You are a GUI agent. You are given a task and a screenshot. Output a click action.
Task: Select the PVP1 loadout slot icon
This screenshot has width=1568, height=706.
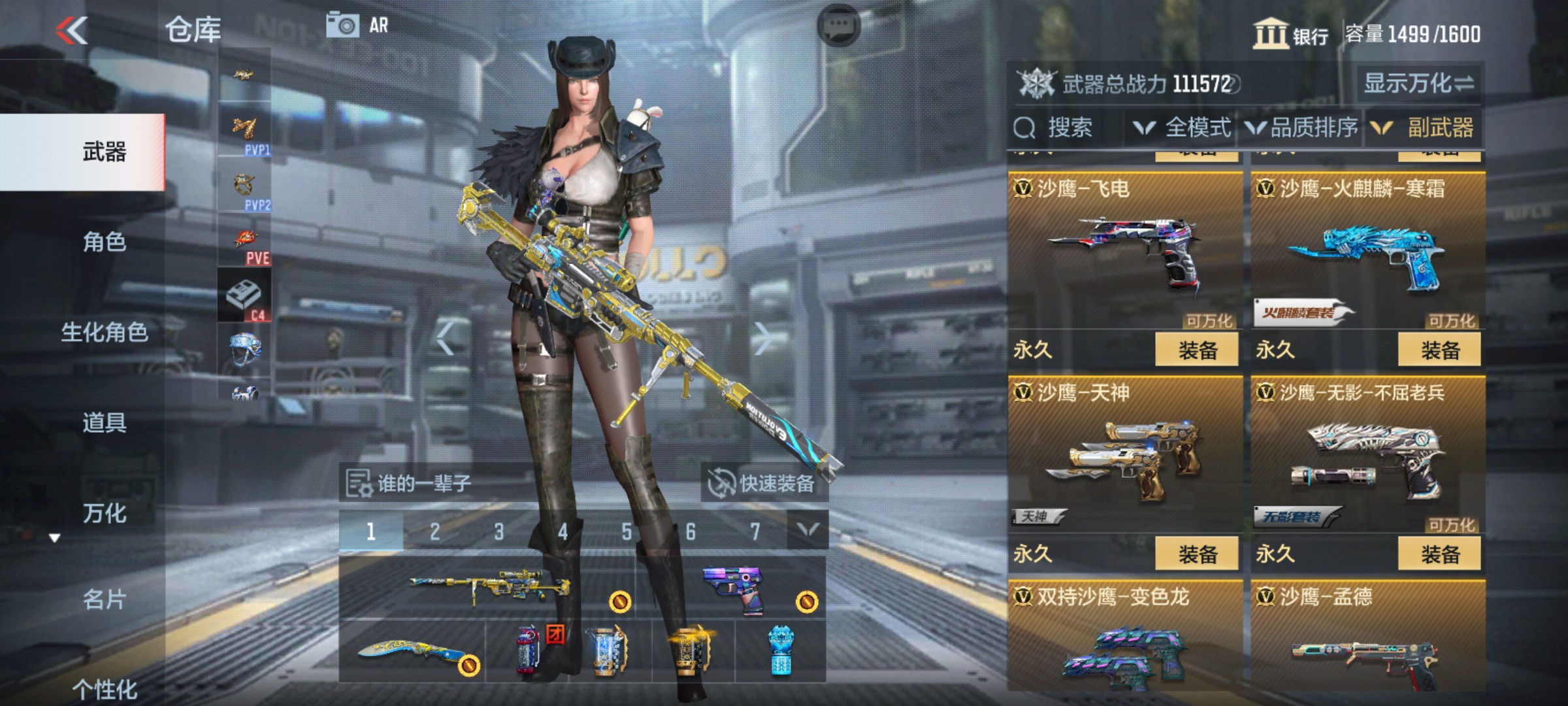pyautogui.click(x=244, y=127)
